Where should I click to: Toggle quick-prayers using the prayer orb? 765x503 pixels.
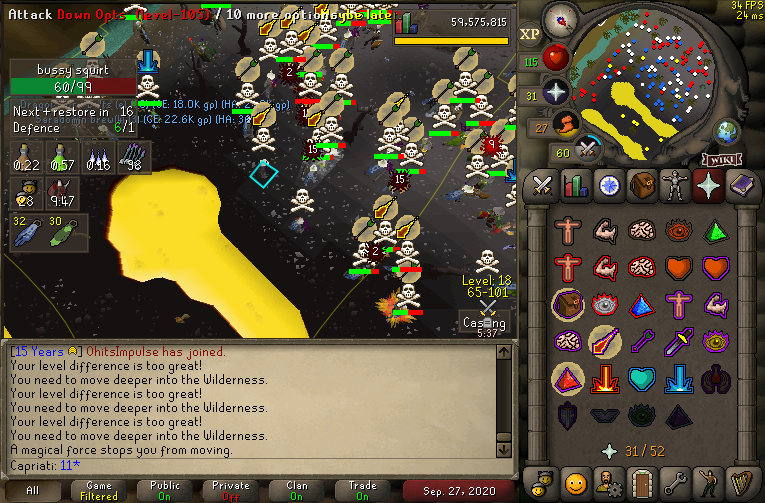(x=555, y=94)
